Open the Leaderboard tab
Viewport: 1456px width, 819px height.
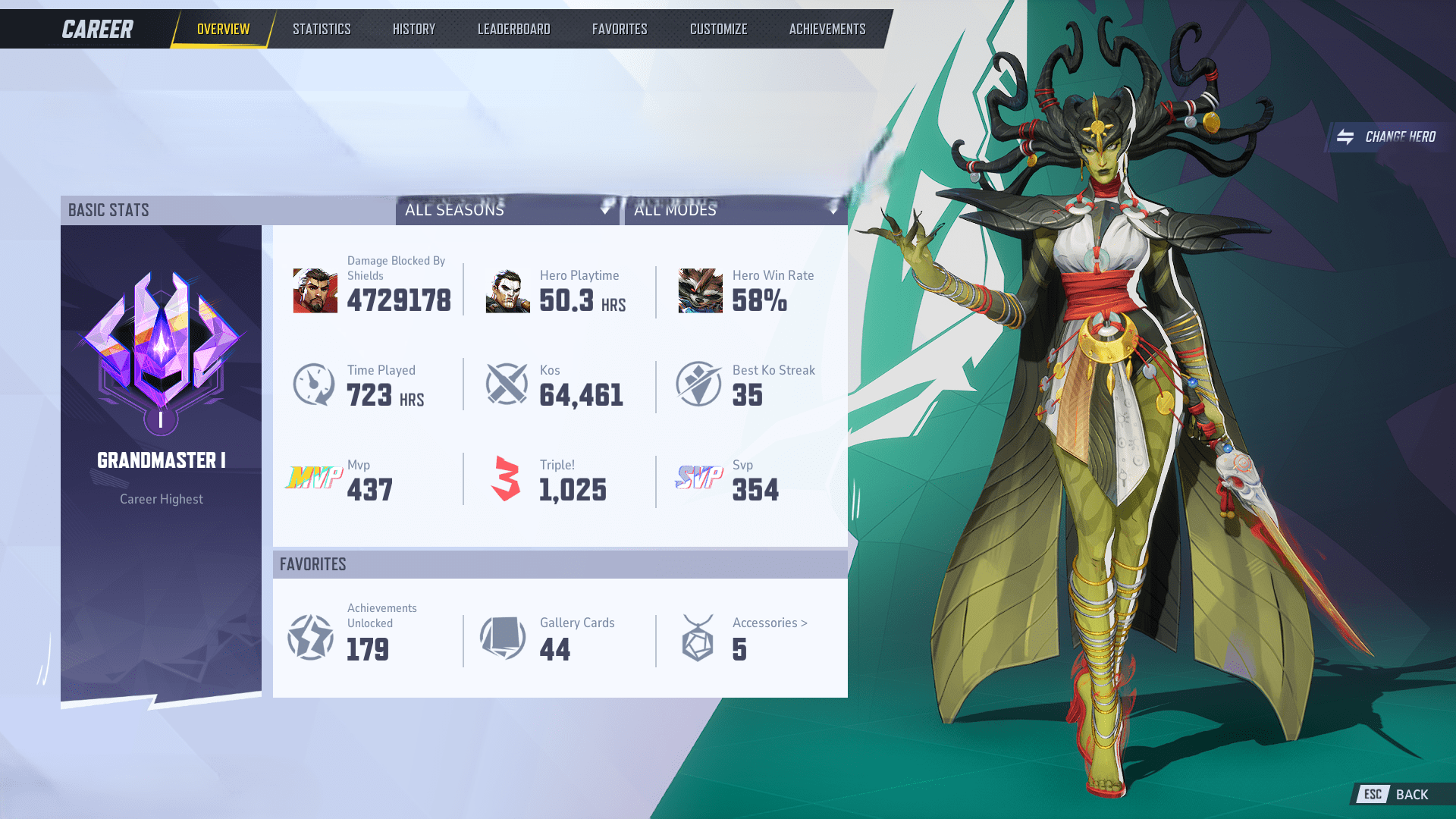tap(513, 29)
